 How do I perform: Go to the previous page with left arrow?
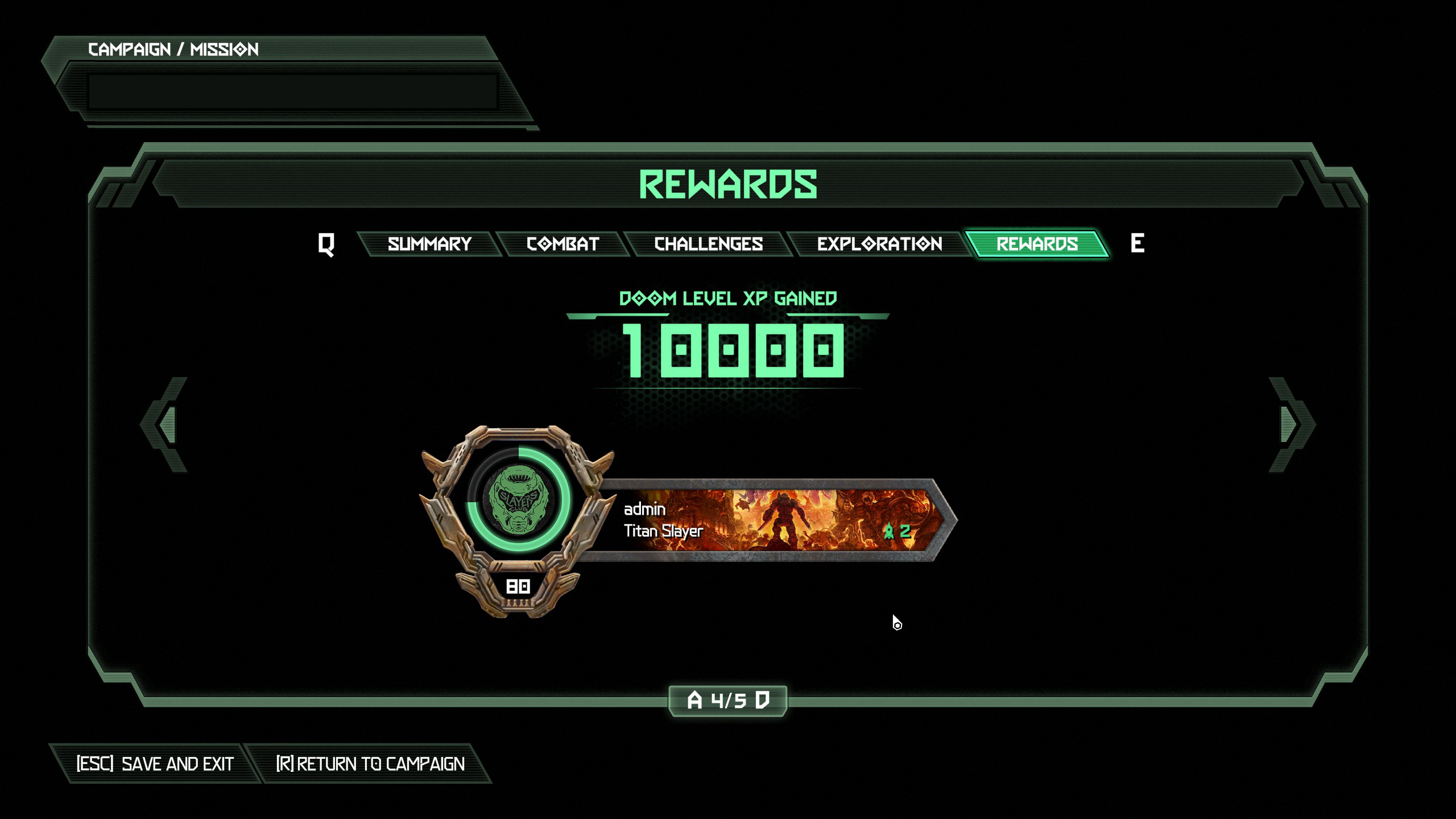click(165, 424)
